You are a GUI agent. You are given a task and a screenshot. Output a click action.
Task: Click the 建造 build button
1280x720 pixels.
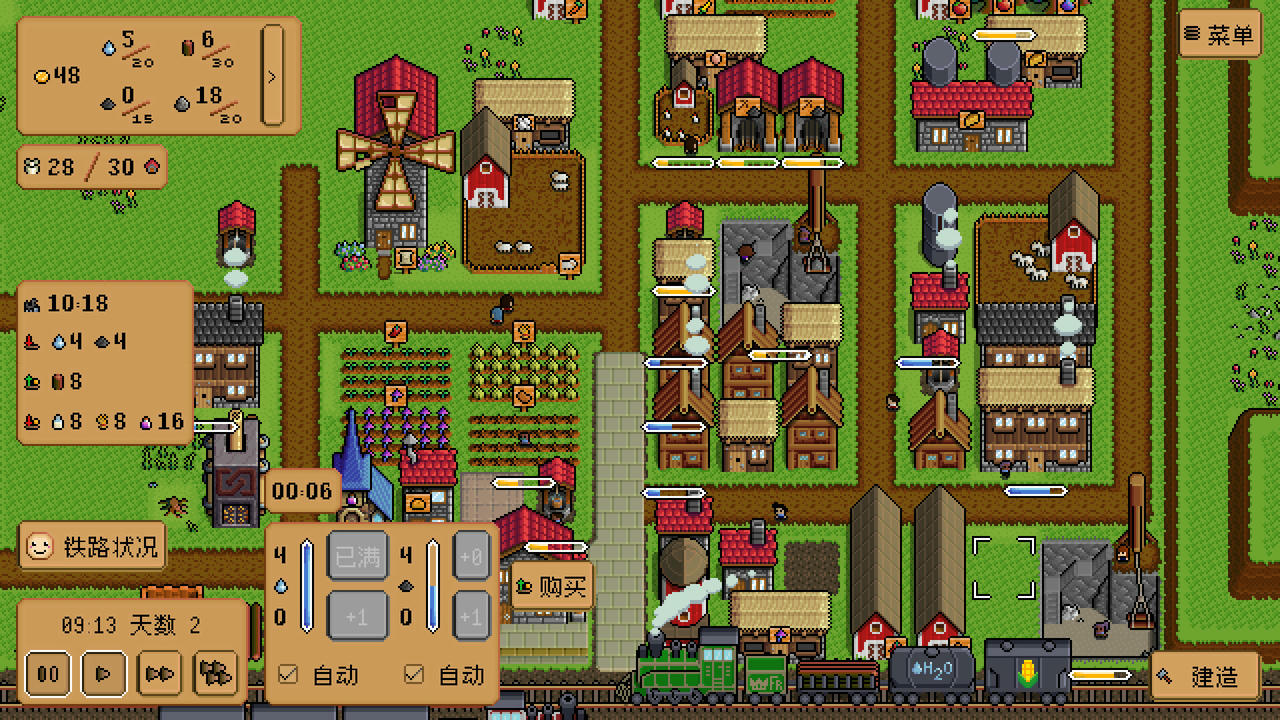tap(1206, 677)
